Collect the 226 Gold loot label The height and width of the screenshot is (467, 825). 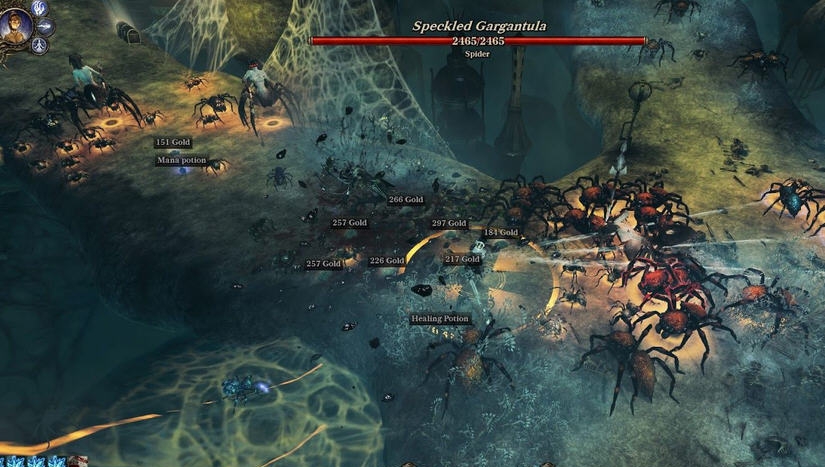coord(387,261)
